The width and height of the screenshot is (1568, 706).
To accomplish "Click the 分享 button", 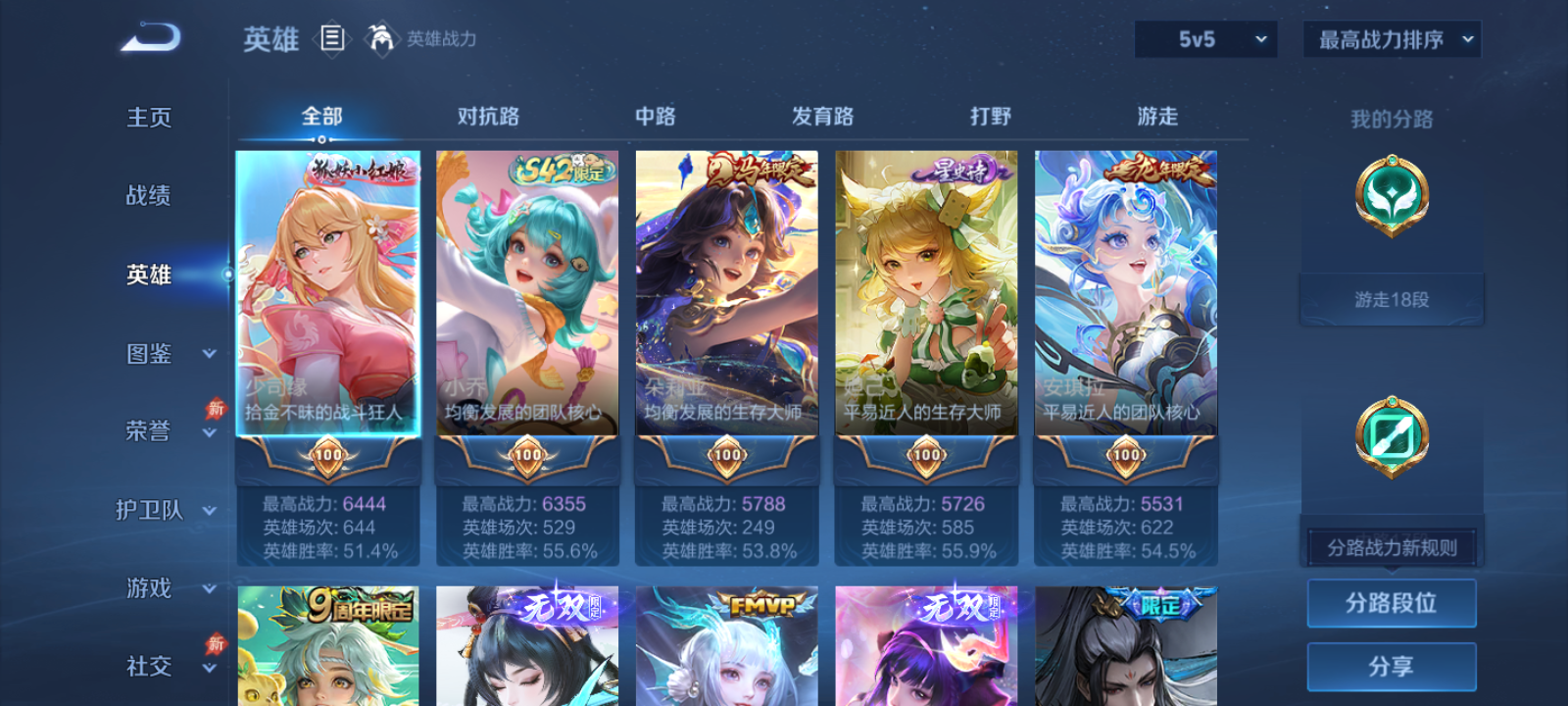I will (x=1393, y=665).
